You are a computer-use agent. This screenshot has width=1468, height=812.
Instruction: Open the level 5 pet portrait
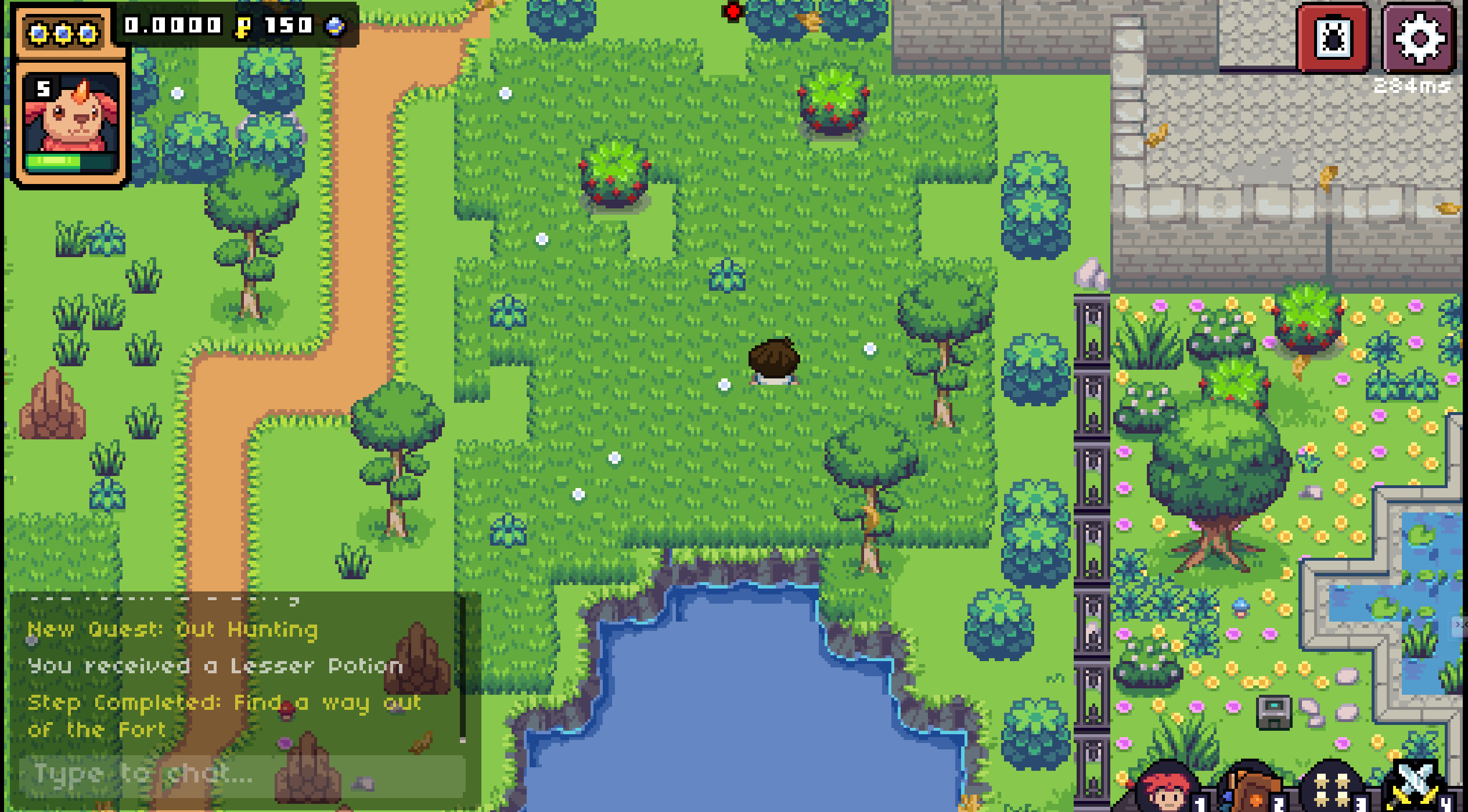70,114
